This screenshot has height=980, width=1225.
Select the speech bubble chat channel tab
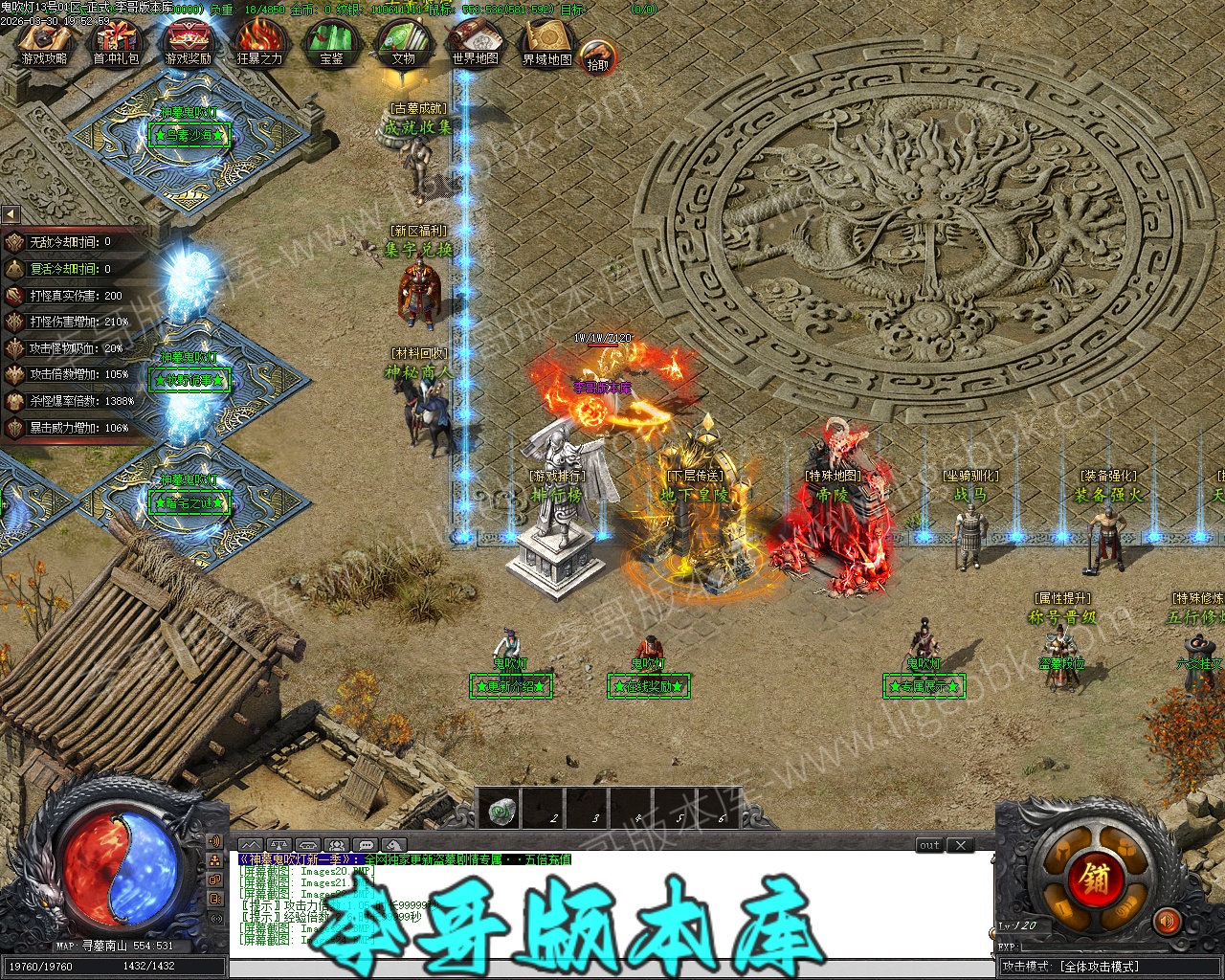[365, 845]
